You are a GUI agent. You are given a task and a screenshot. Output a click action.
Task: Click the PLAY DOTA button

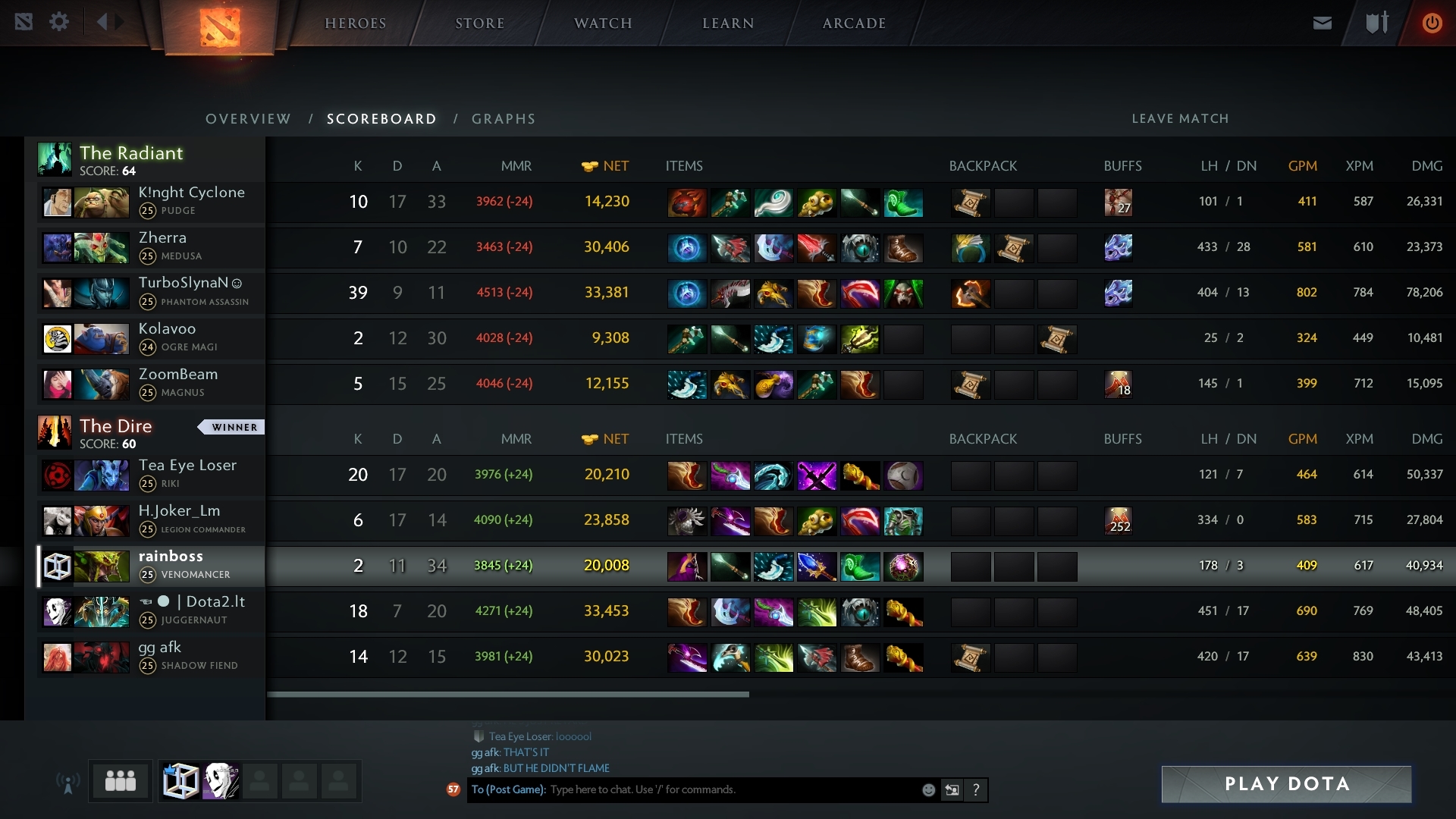[x=1286, y=784]
